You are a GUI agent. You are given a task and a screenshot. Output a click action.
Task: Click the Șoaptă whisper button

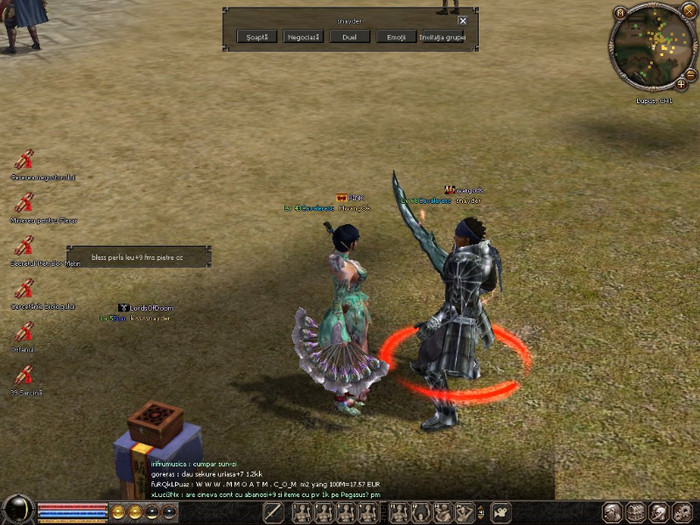tap(257, 37)
